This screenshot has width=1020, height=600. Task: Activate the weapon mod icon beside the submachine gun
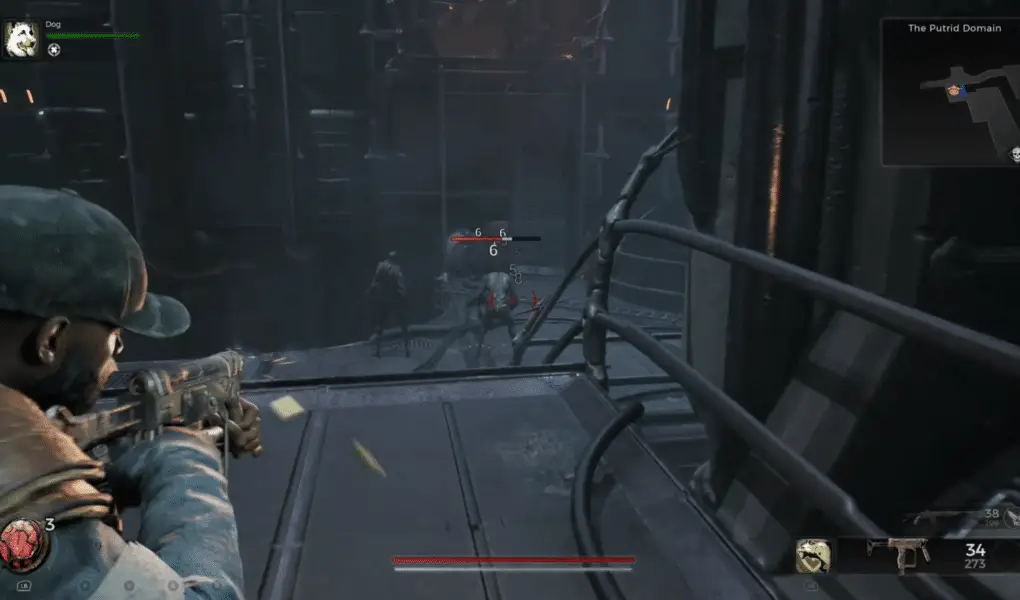(x=813, y=556)
